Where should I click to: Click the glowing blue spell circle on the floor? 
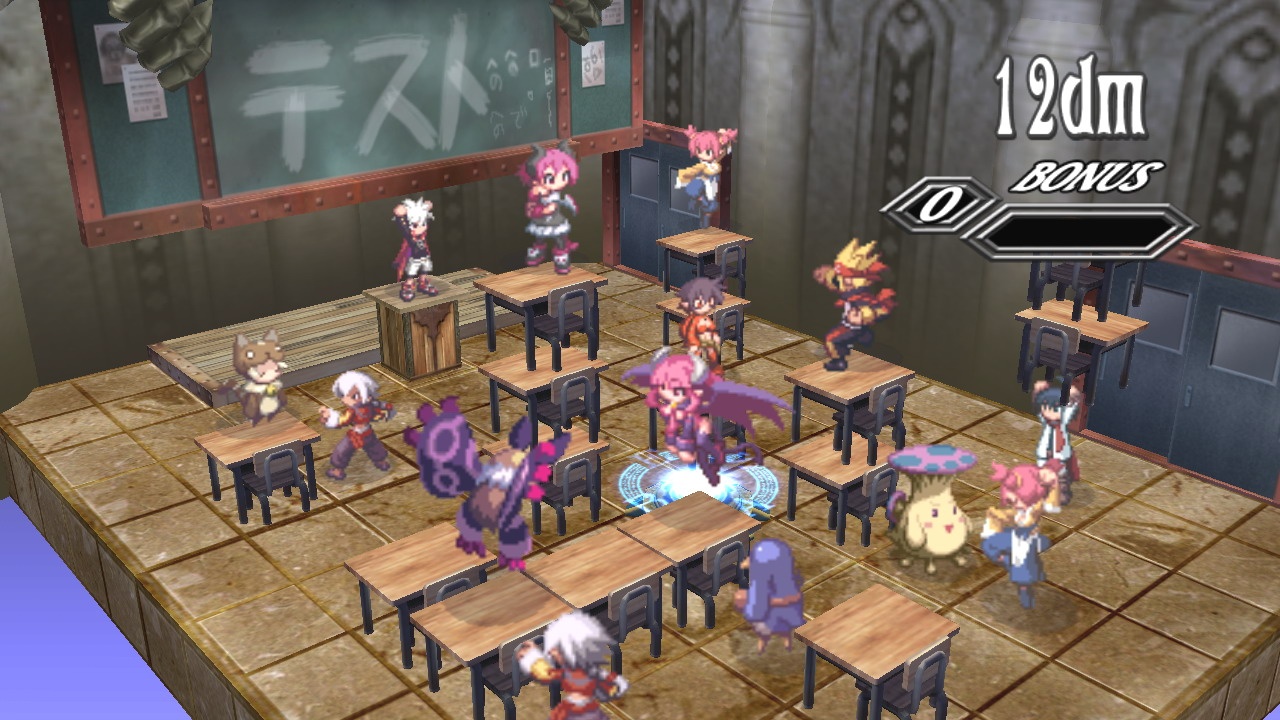coord(690,490)
